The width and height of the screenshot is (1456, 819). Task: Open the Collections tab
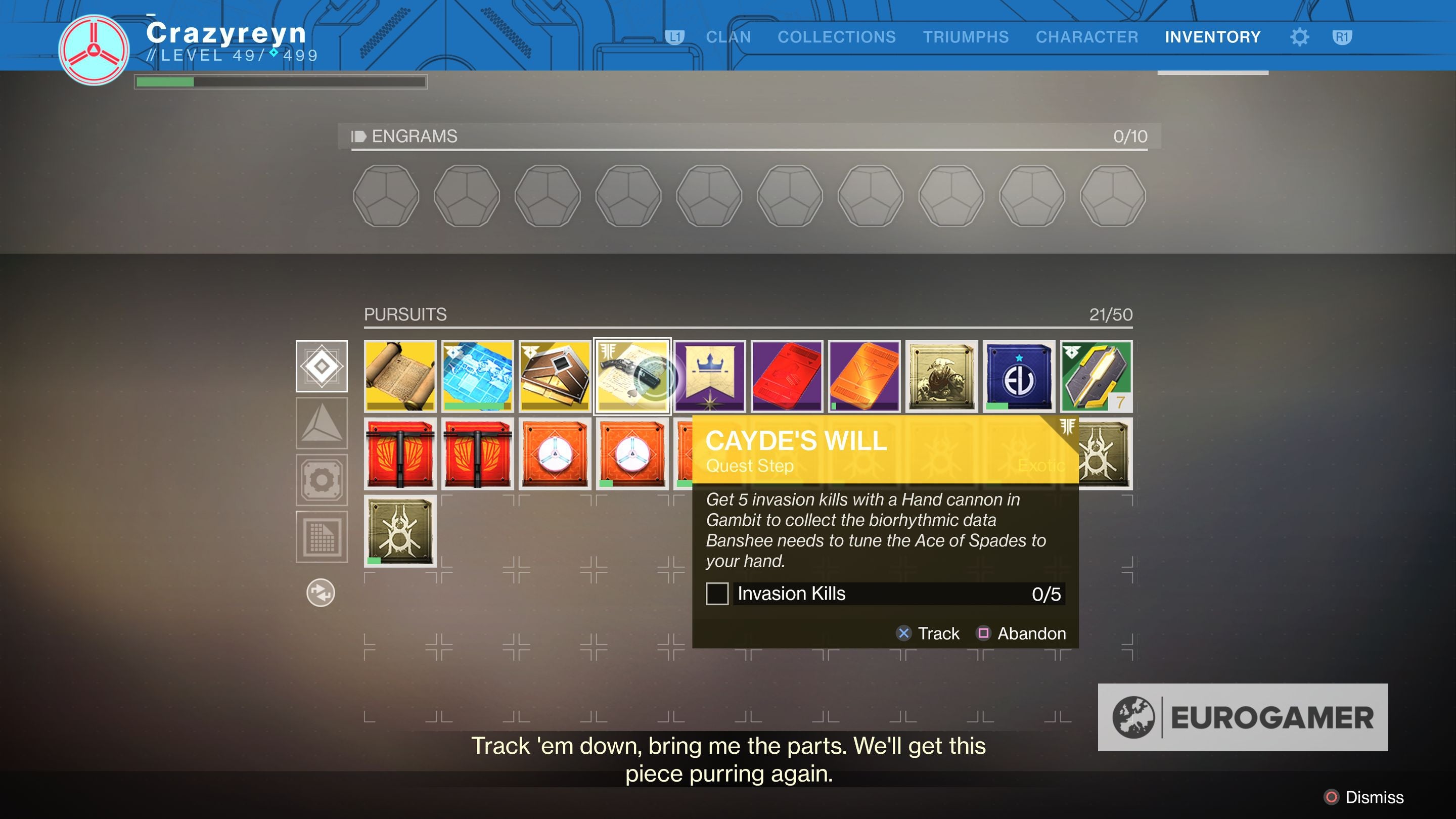pyautogui.click(x=837, y=37)
